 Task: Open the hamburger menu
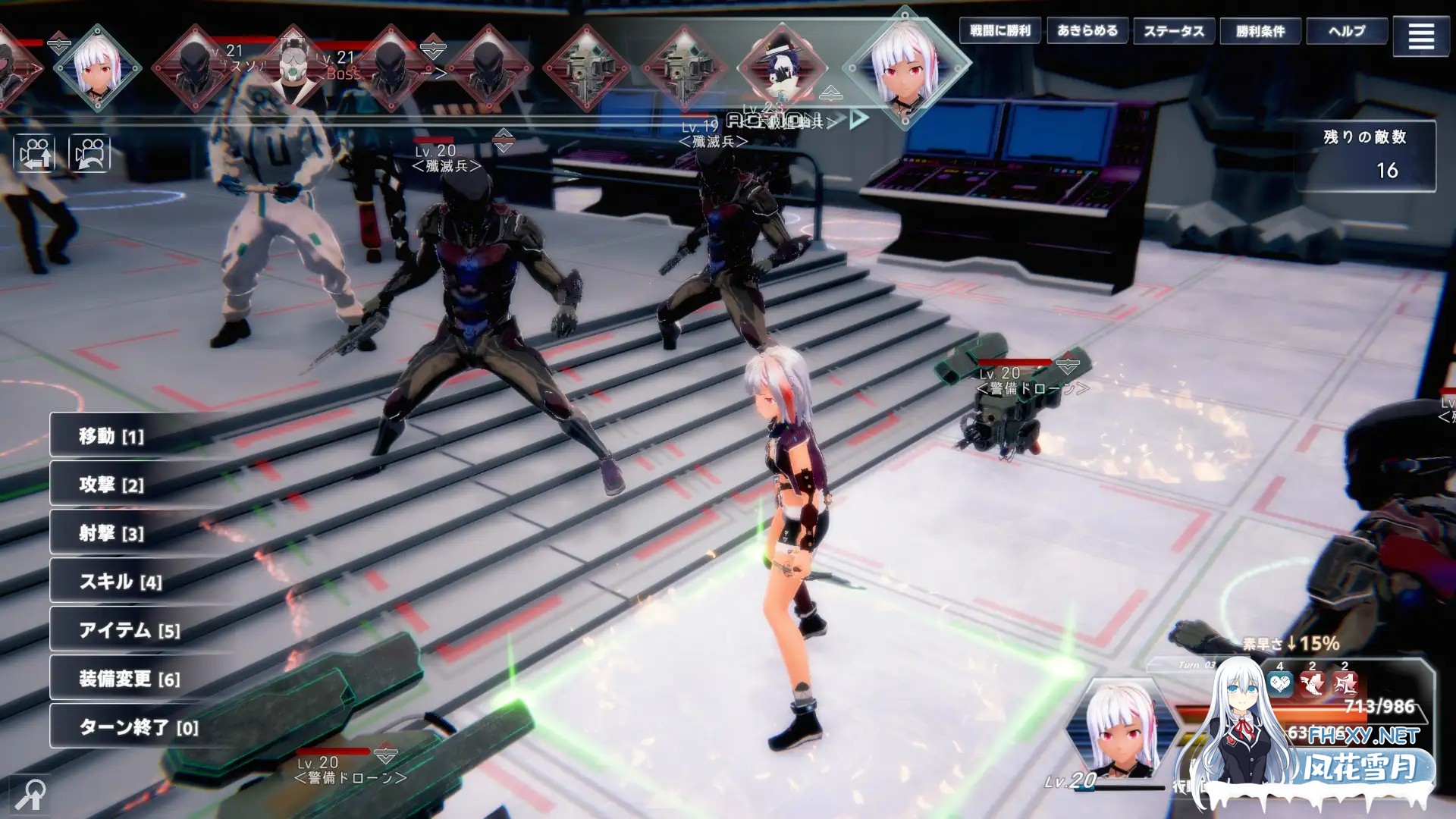[1421, 36]
